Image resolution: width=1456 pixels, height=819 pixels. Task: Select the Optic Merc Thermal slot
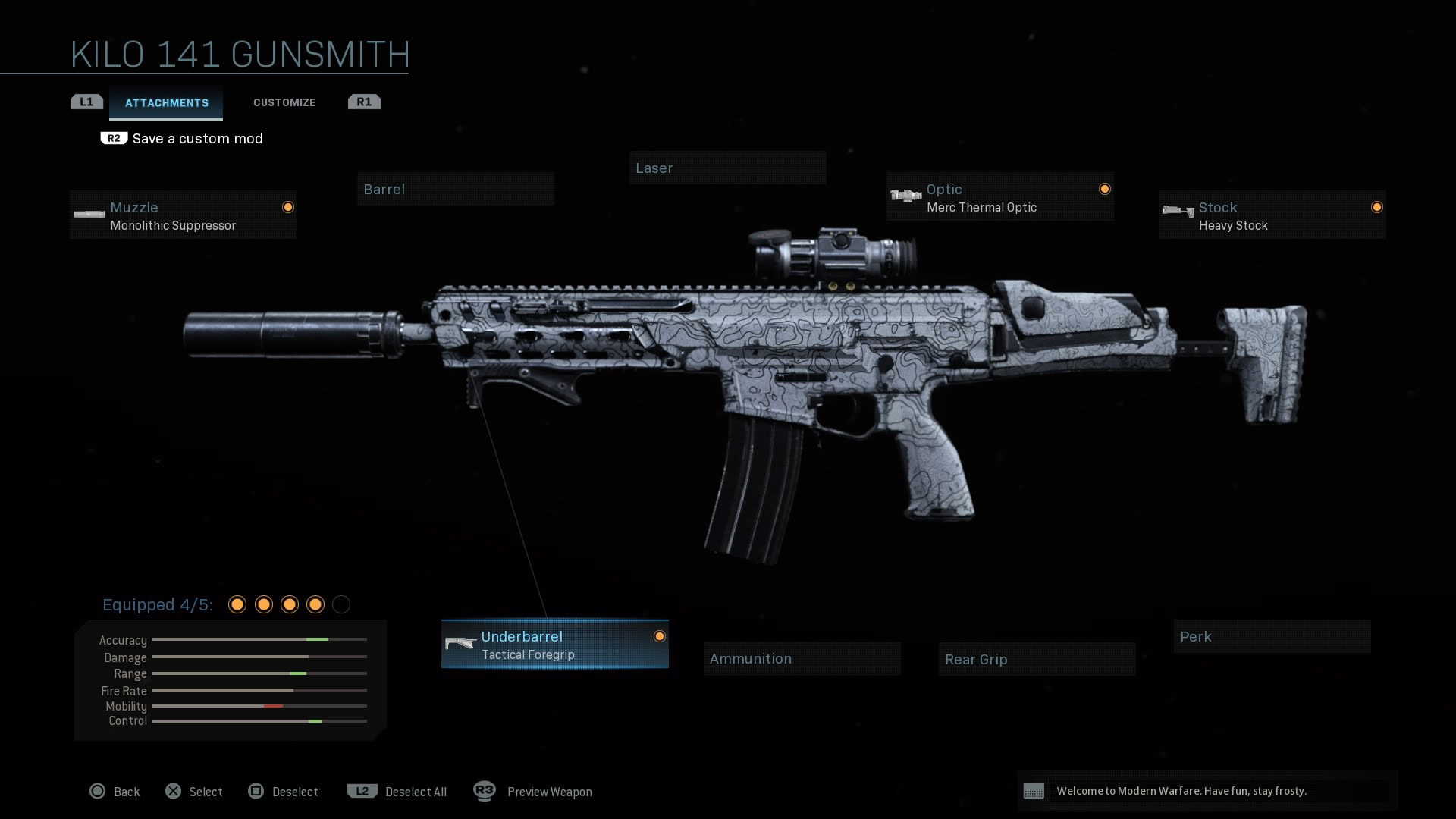click(x=999, y=198)
